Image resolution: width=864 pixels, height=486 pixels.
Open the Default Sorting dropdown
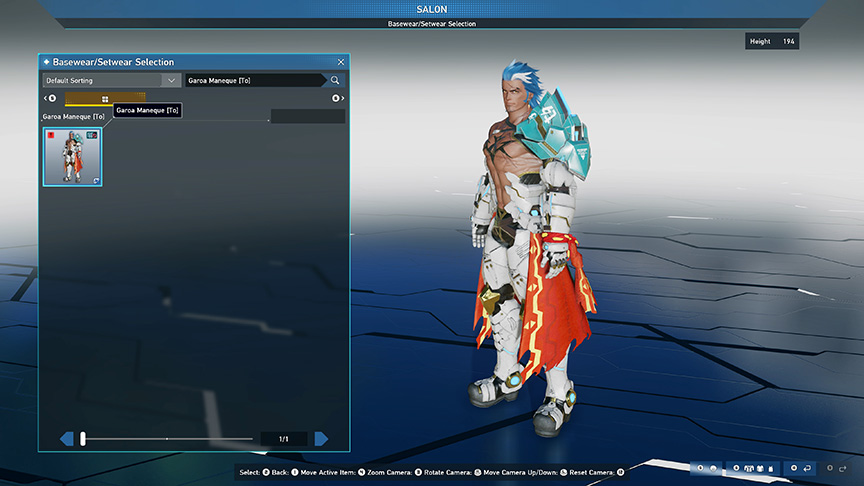click(111, 80)
